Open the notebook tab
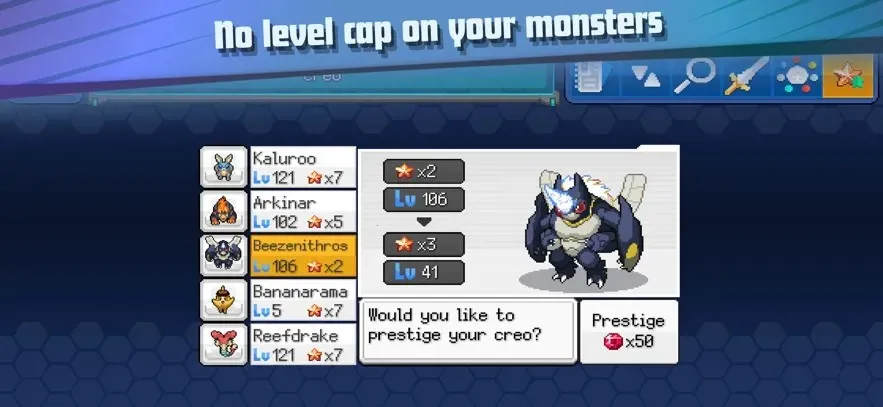Screen dimensions: 883x407 pyautogui.click(x=591, y=77)
